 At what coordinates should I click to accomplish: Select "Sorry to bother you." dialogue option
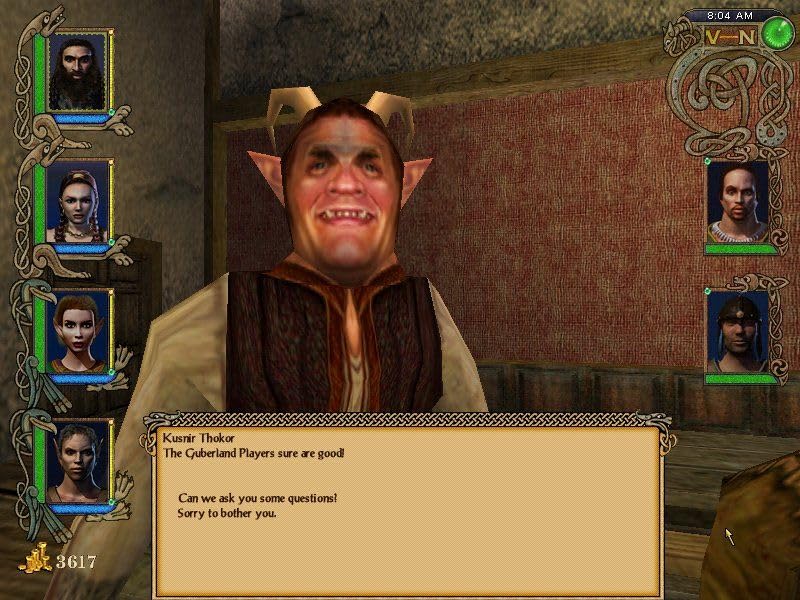[x=226, y=513]
